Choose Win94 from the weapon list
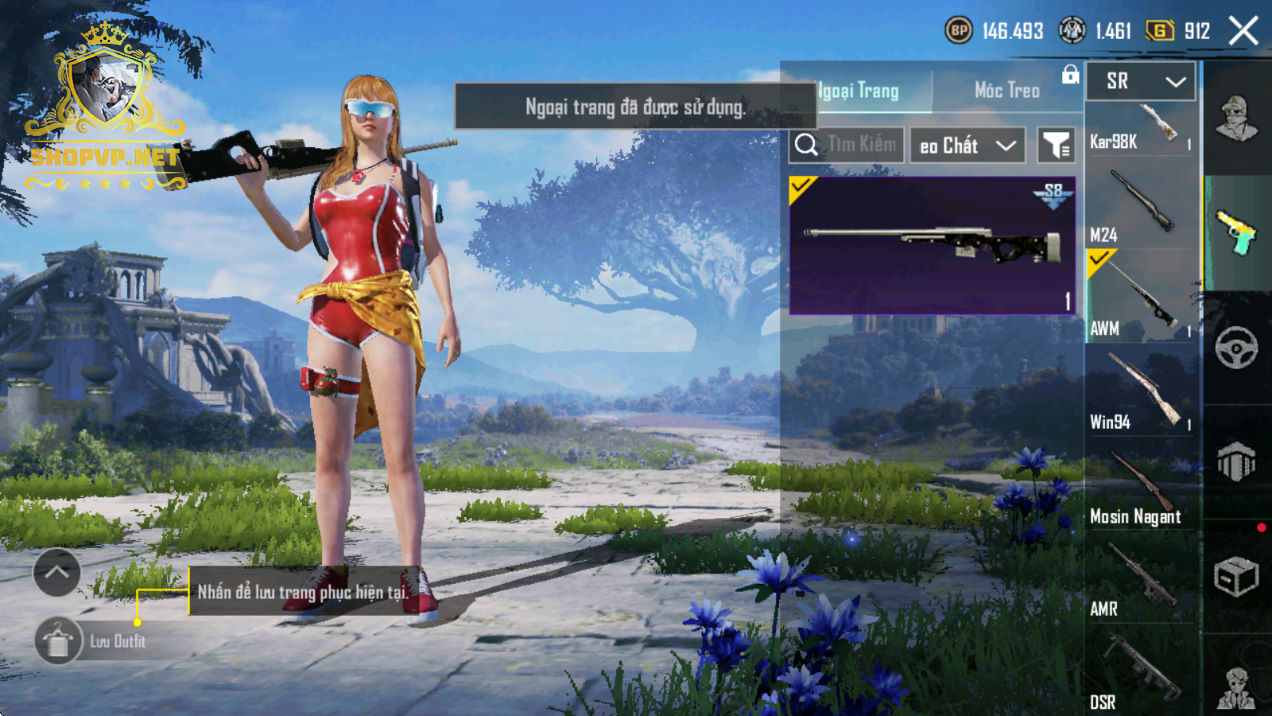 [1140, 391]
